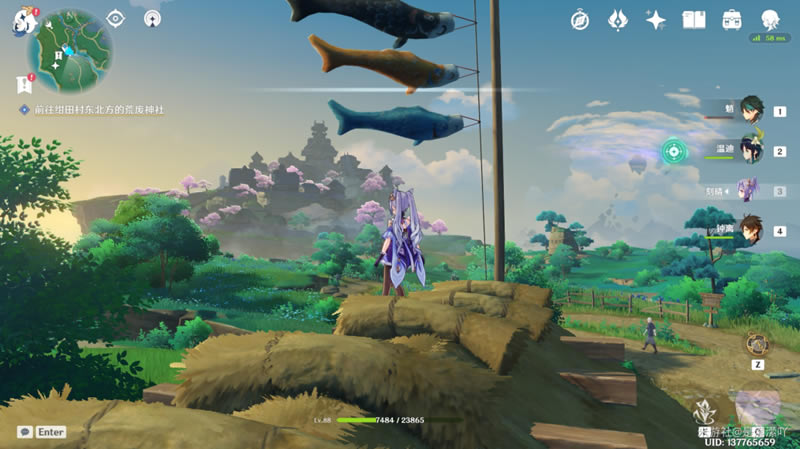The width and height of the screenshot is (800, 449).
Task: Switch to Venti, party member 2
Action: (751, 151)
